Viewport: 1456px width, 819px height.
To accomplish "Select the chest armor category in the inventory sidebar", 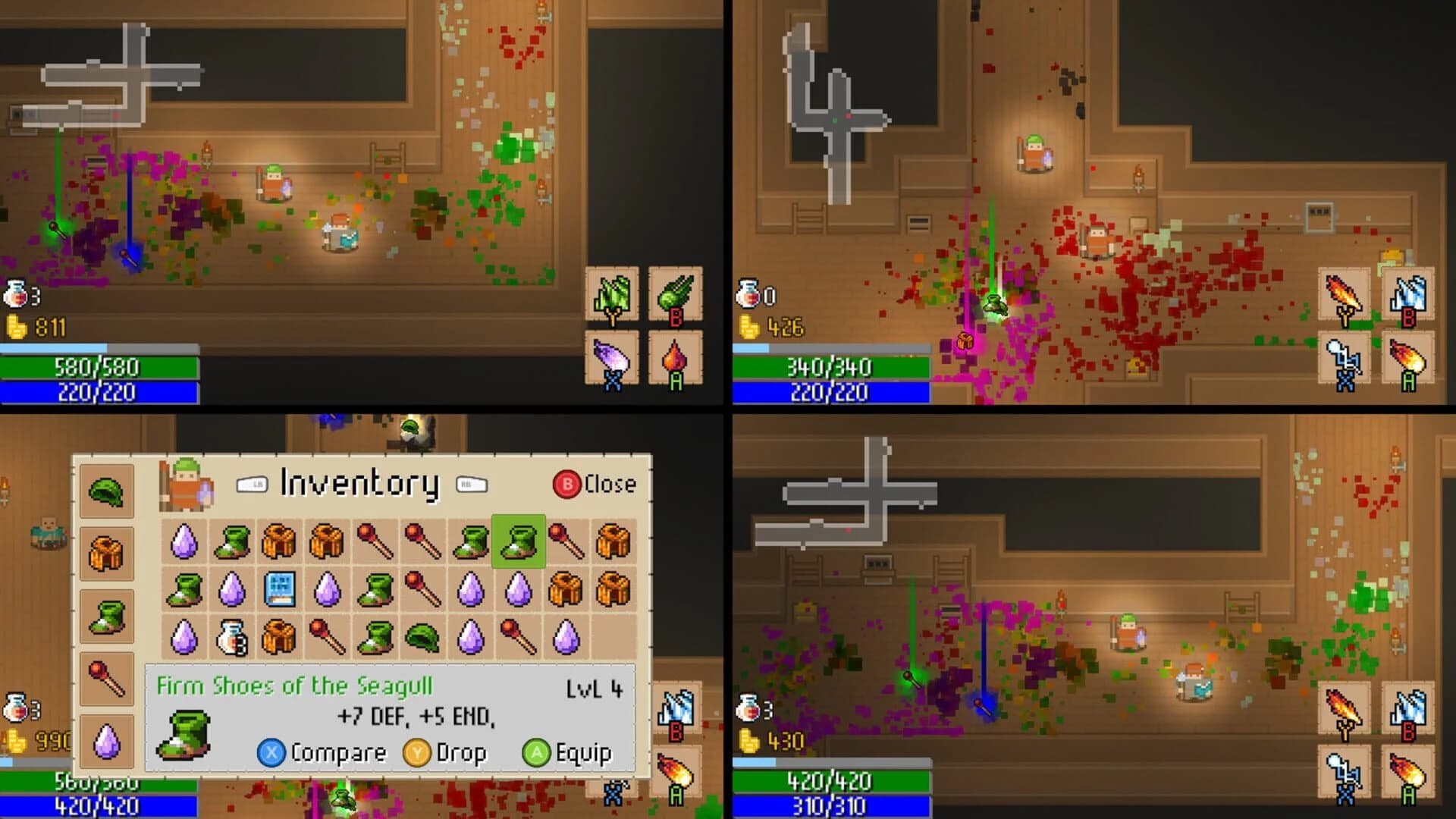I will (106, 550).
